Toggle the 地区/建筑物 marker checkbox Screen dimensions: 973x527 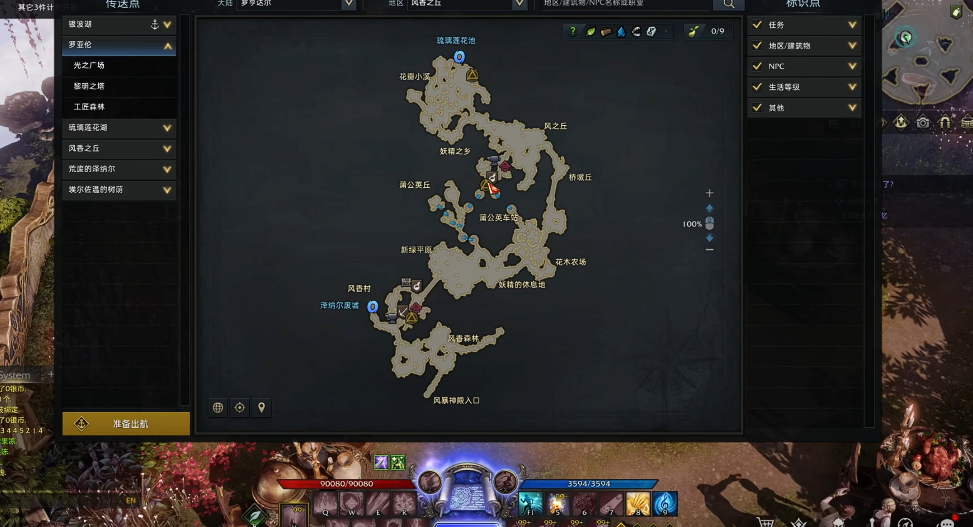coord(757,45)
